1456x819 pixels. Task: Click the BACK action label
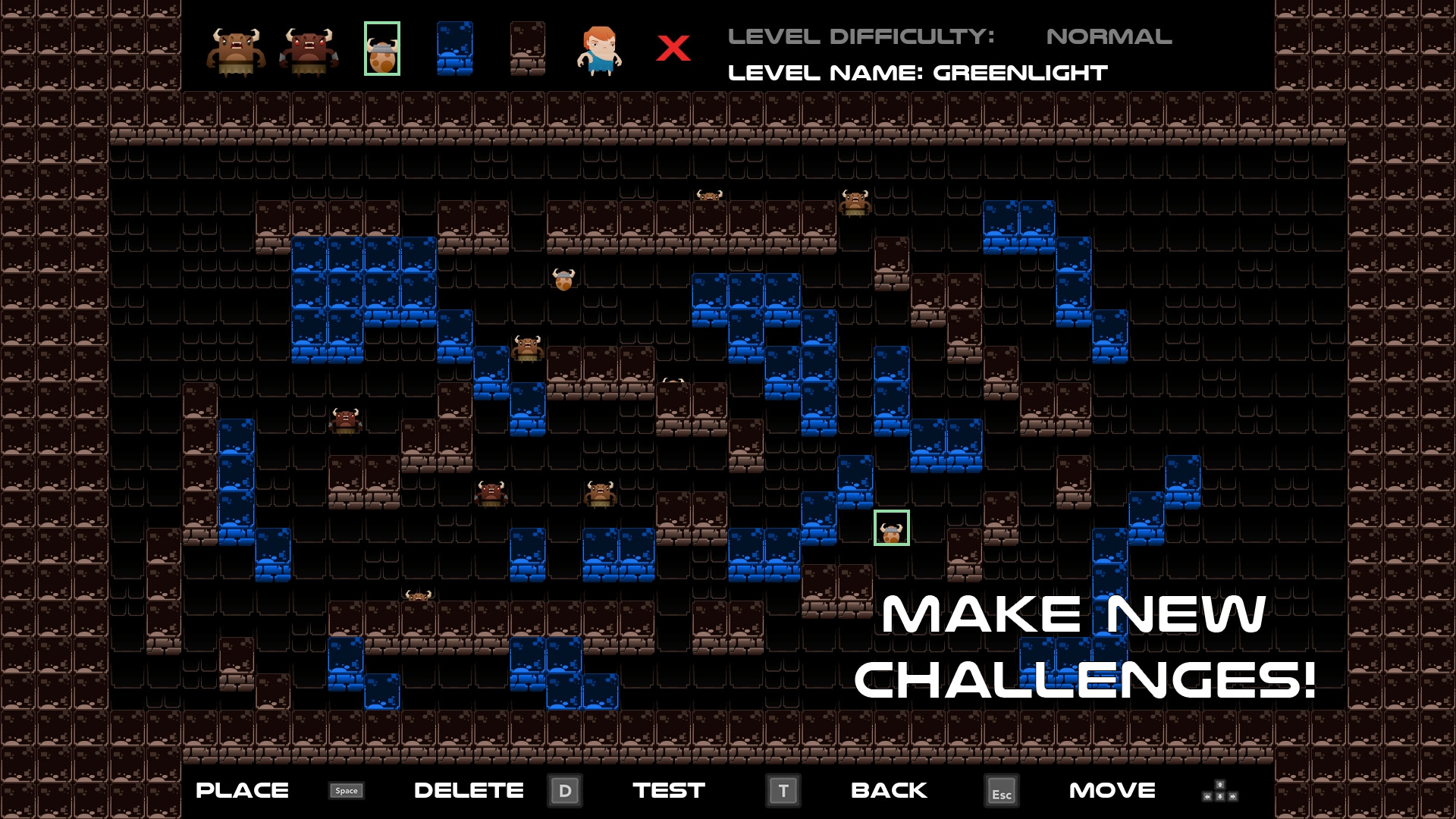tap(889, 791)
